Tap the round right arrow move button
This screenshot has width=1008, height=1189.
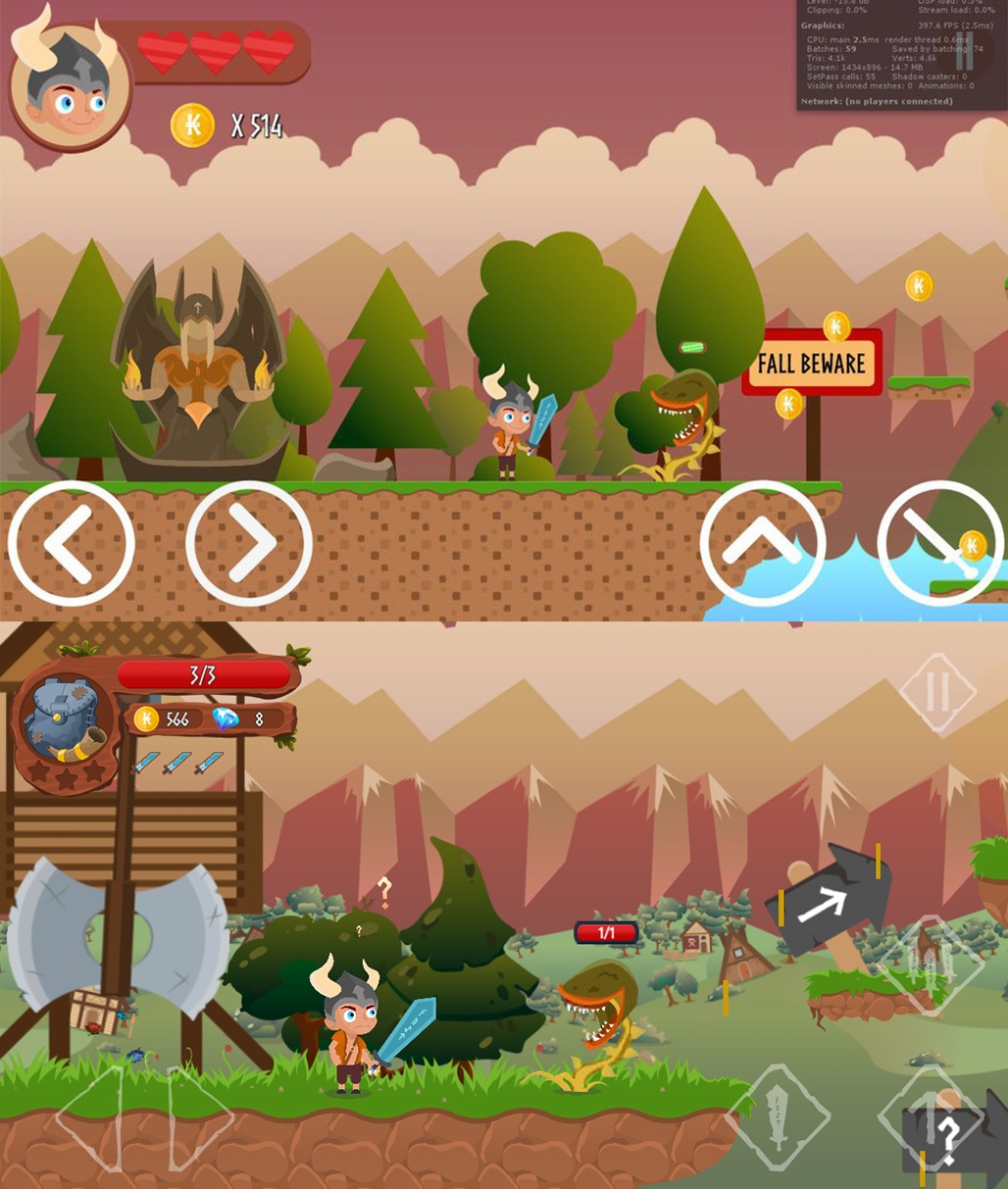point(248,543)
